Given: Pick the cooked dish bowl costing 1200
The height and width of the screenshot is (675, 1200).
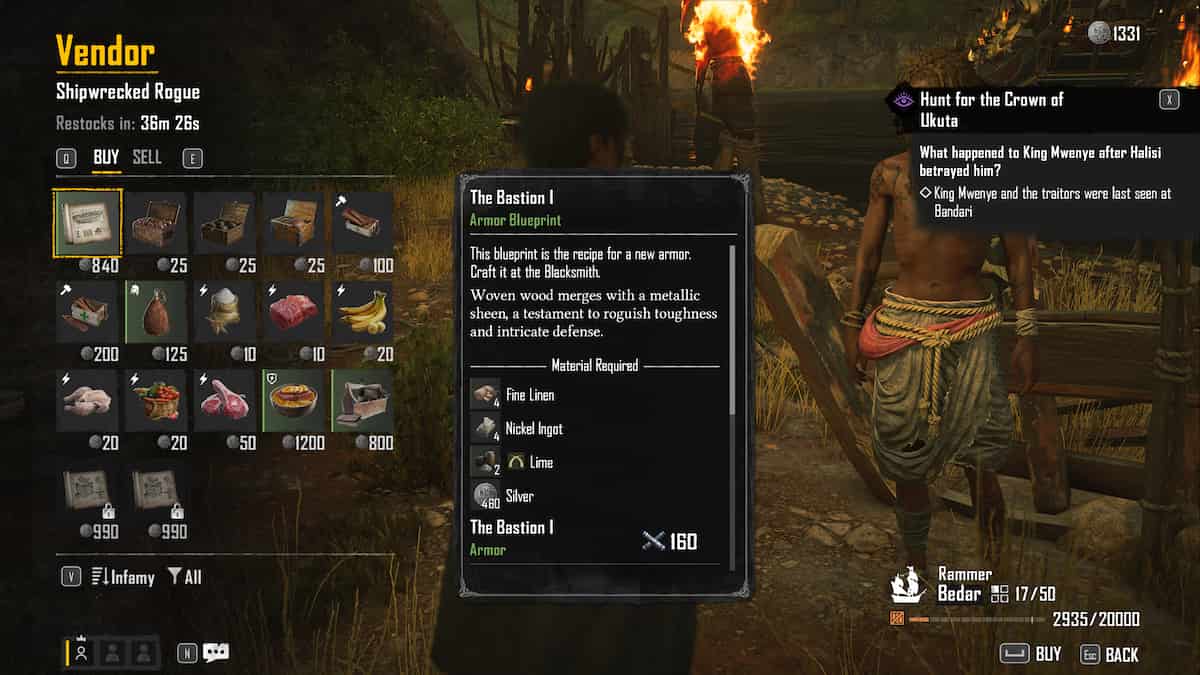Looking at the screenshot, I should pyautogui.click(x=293, y=401).
